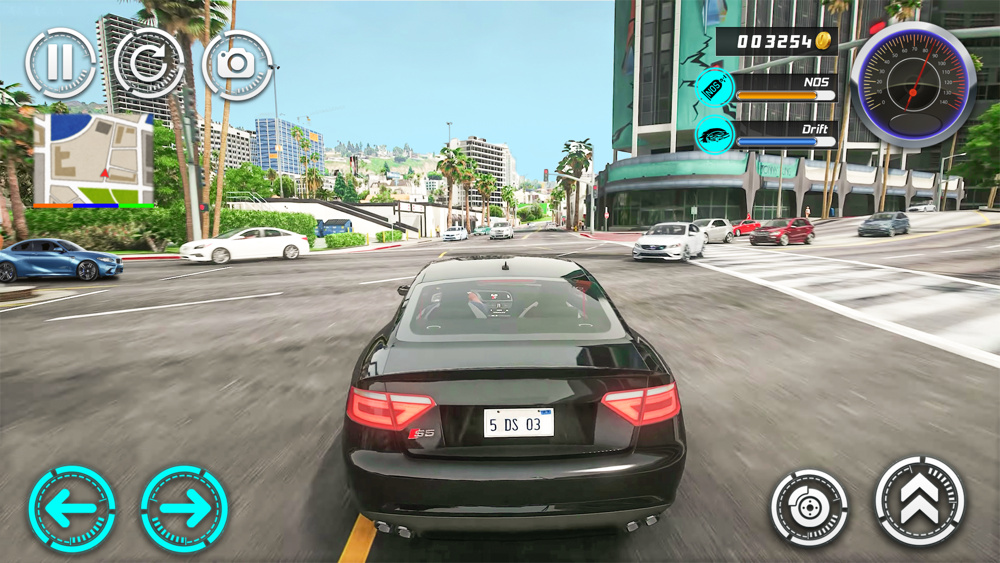
Task: Accelerate with the double chevron button
Action: pyautogui.click(x=920, y=501)
